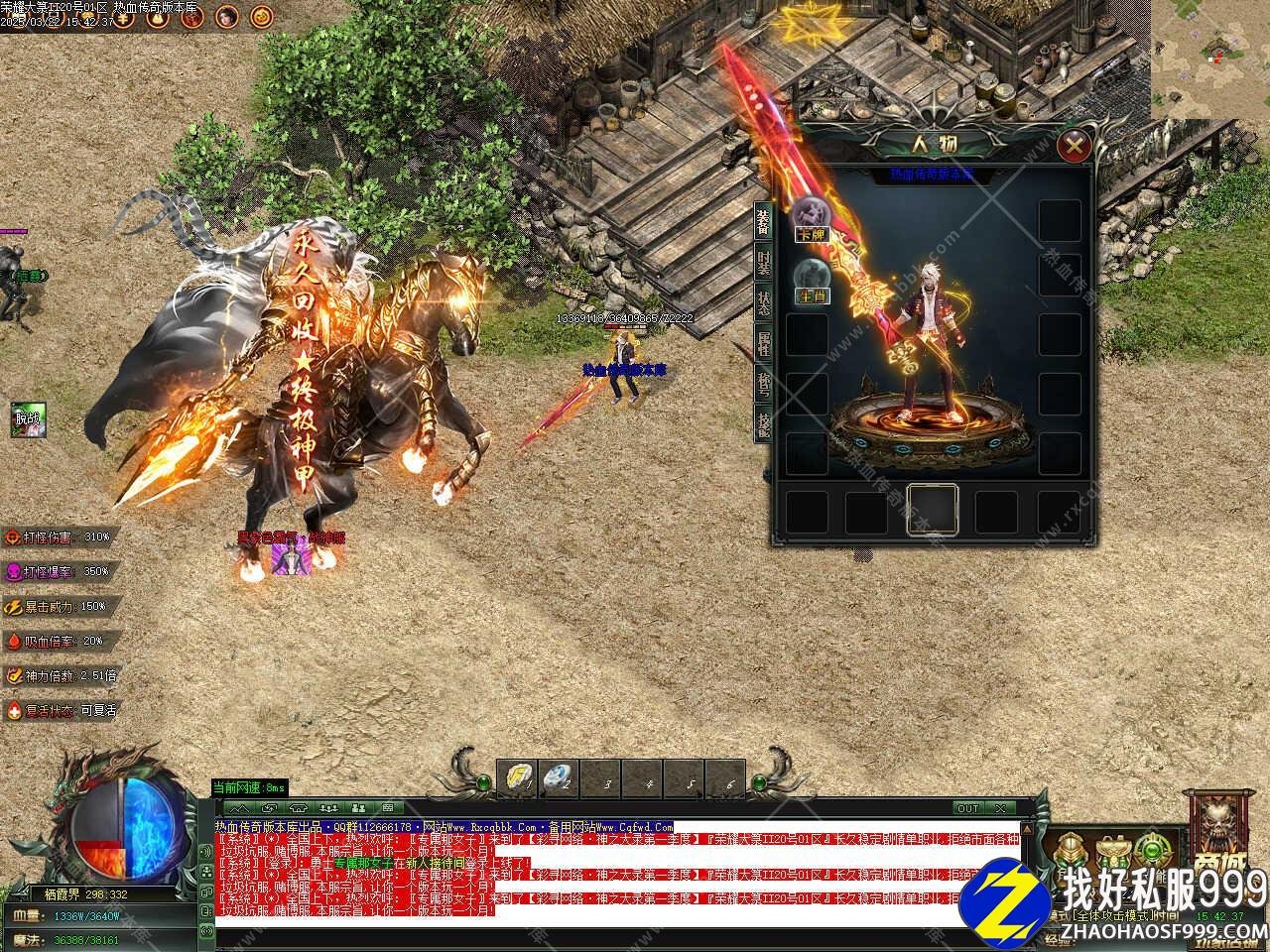The image size is (1270, 952).
Task: Click the female portrait icon in the top bar
Action: click(x=226, y=16)
